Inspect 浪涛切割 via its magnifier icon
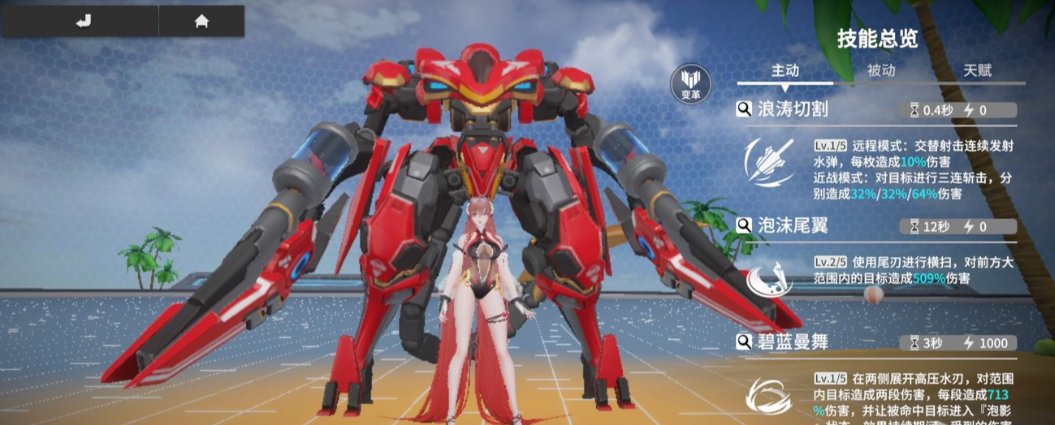Image resolution: width=1055 pixels, height=425 pixels. tap(745, 109)
